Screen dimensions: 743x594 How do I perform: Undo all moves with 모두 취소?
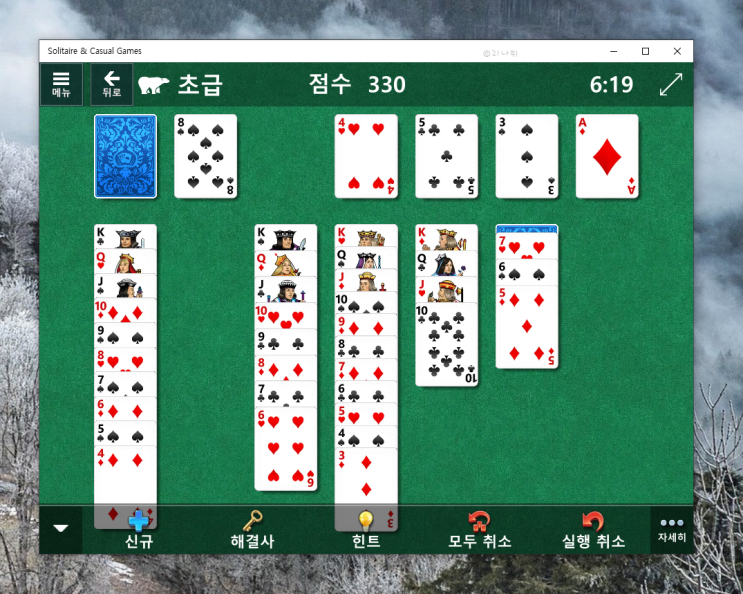click(479, 531)
